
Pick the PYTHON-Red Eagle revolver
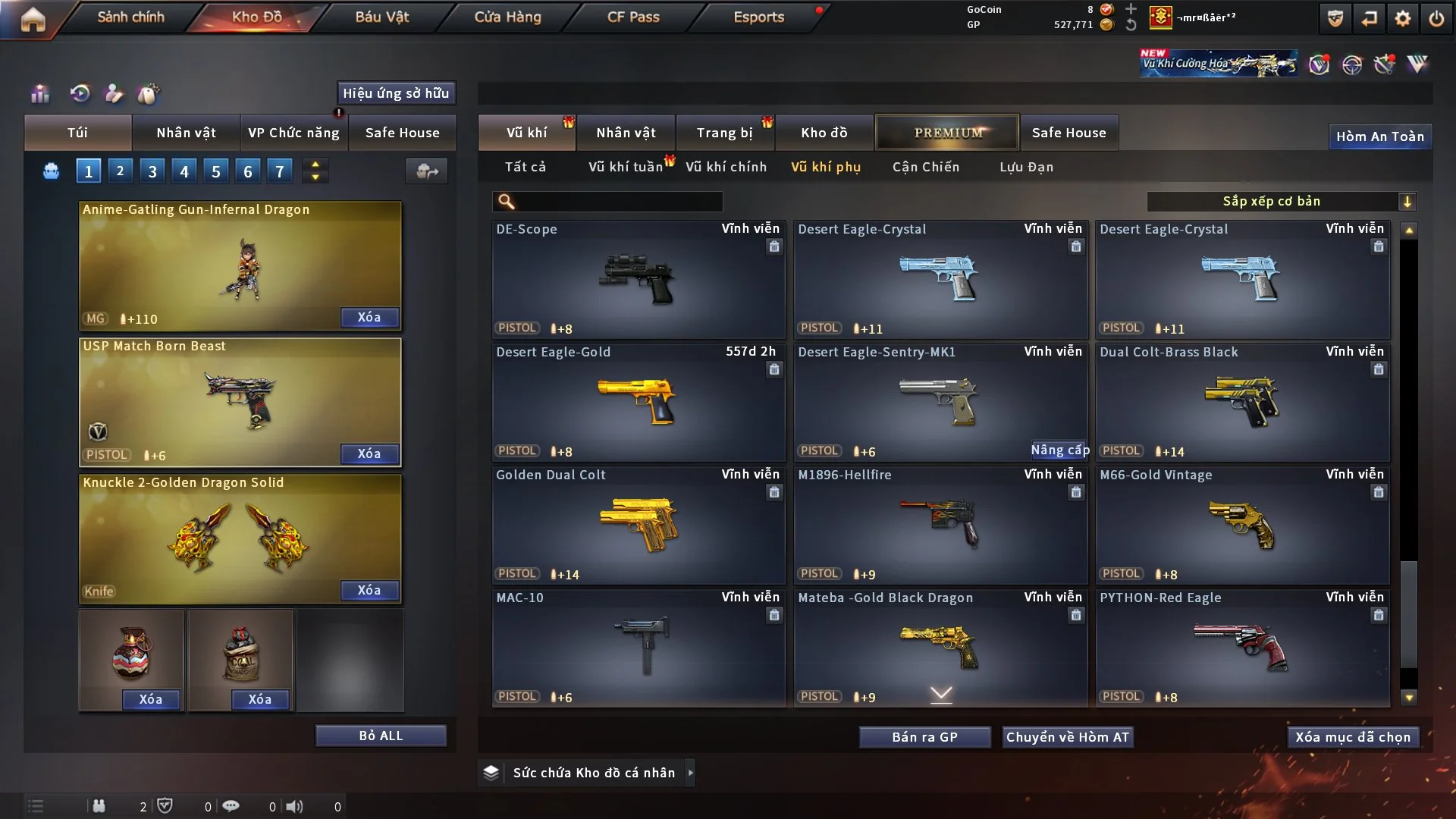(x=1242, y=648)
